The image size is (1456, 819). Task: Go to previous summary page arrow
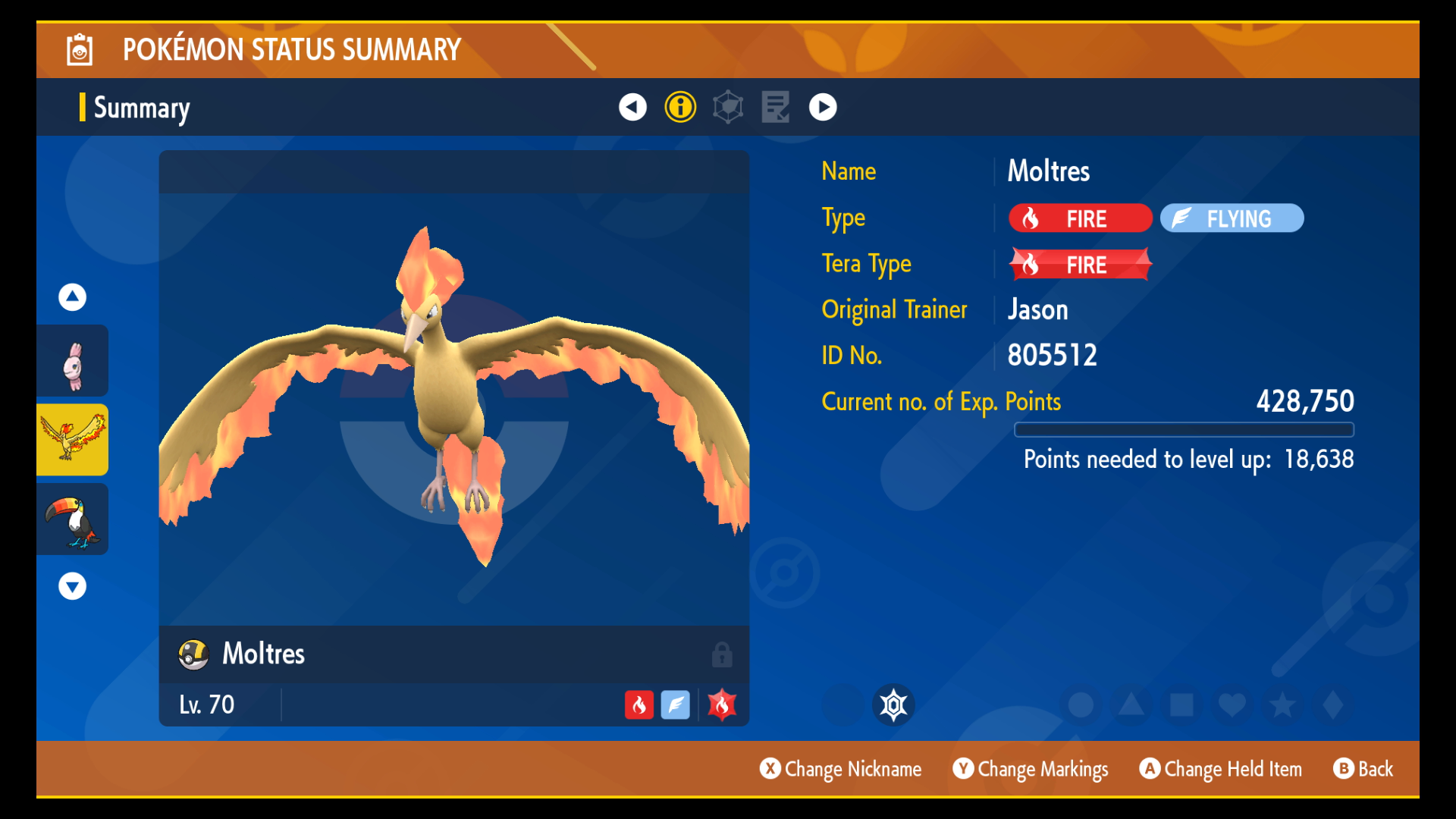pyautogui.click(x=632, y=107)
